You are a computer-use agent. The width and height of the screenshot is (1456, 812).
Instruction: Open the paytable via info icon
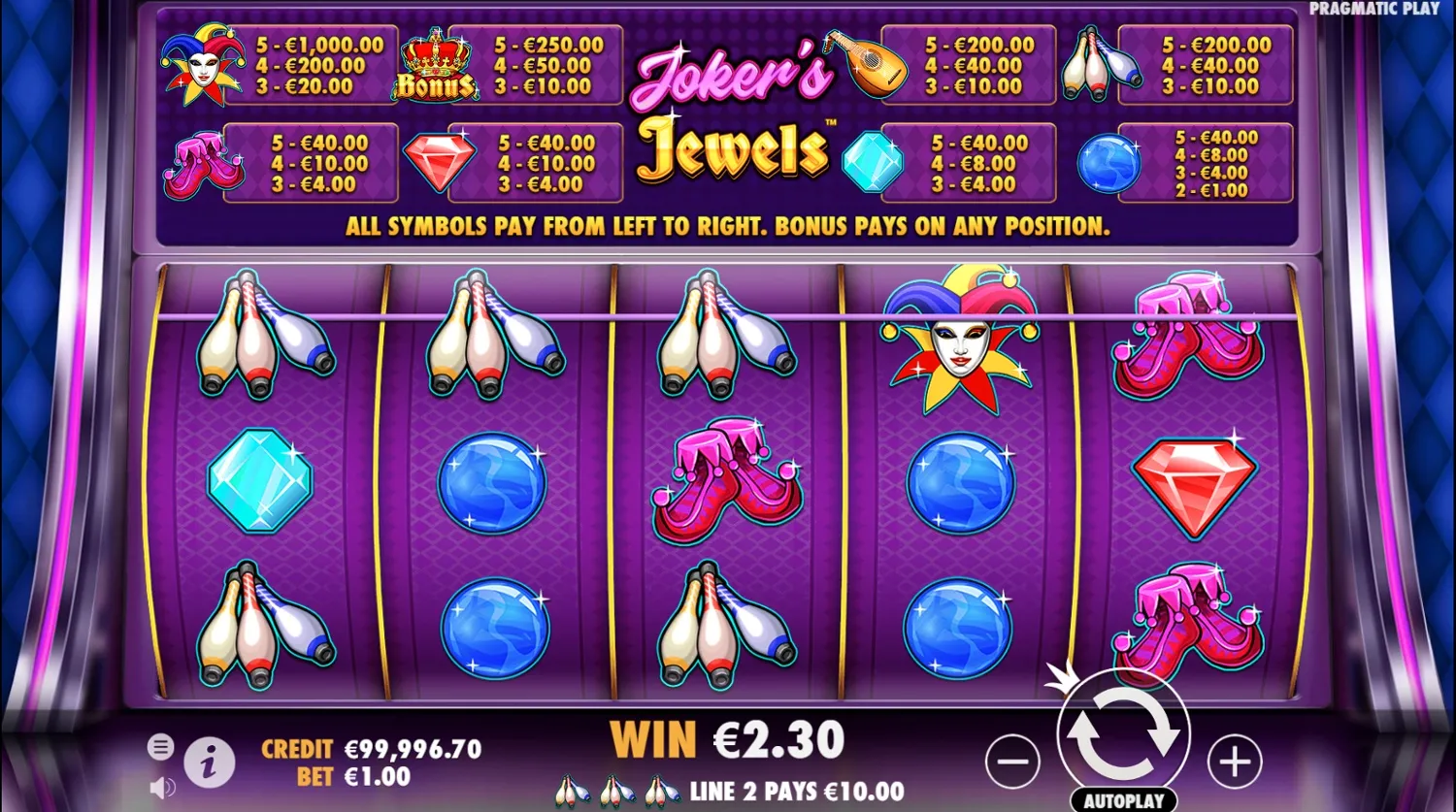pyautogui.click(x=209, y=763)
